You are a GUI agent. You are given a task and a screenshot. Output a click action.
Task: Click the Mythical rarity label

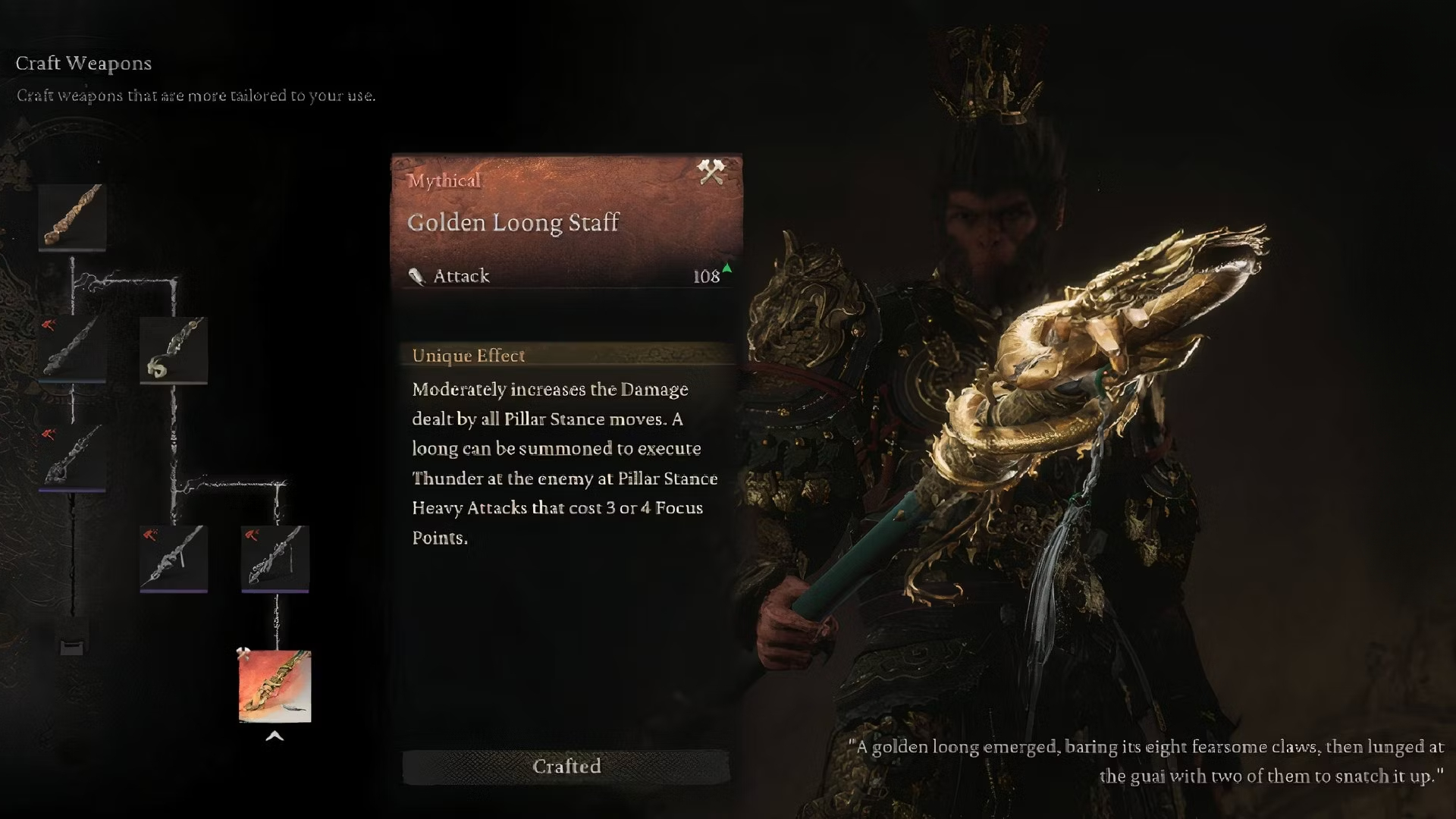pos(444,181)
